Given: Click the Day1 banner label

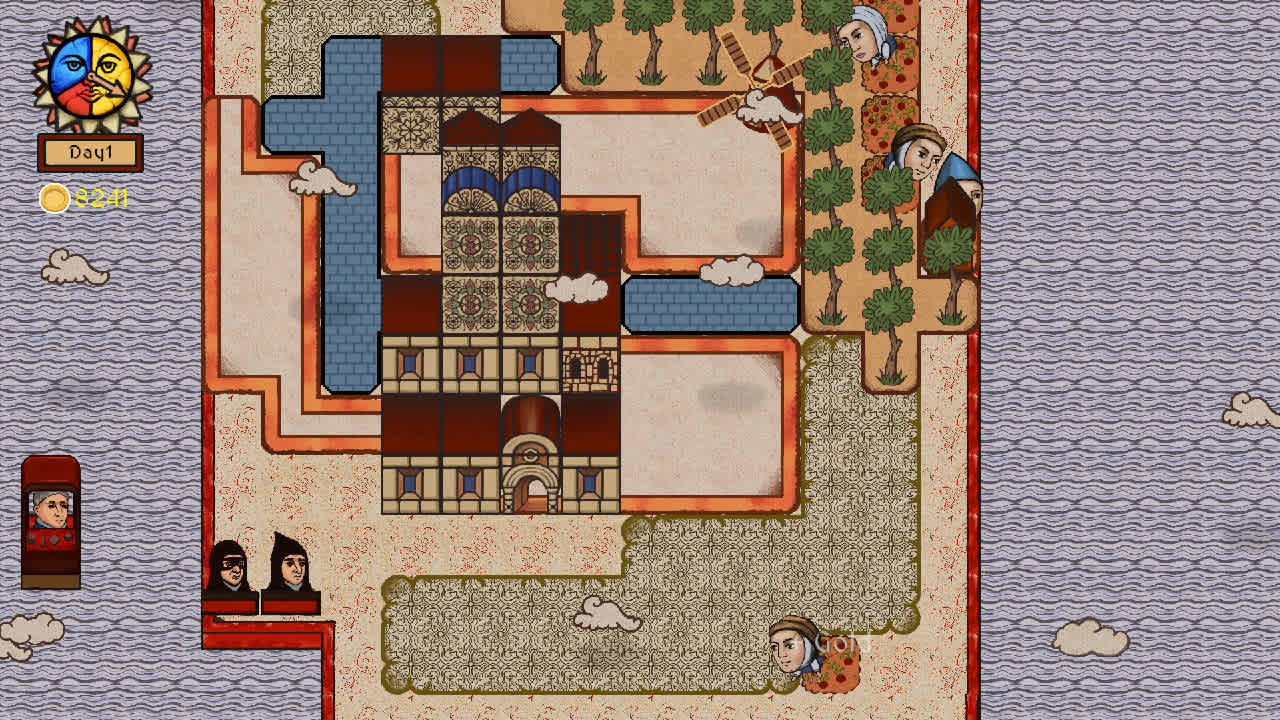Looking at the screenshot, I should click(88, 151).
